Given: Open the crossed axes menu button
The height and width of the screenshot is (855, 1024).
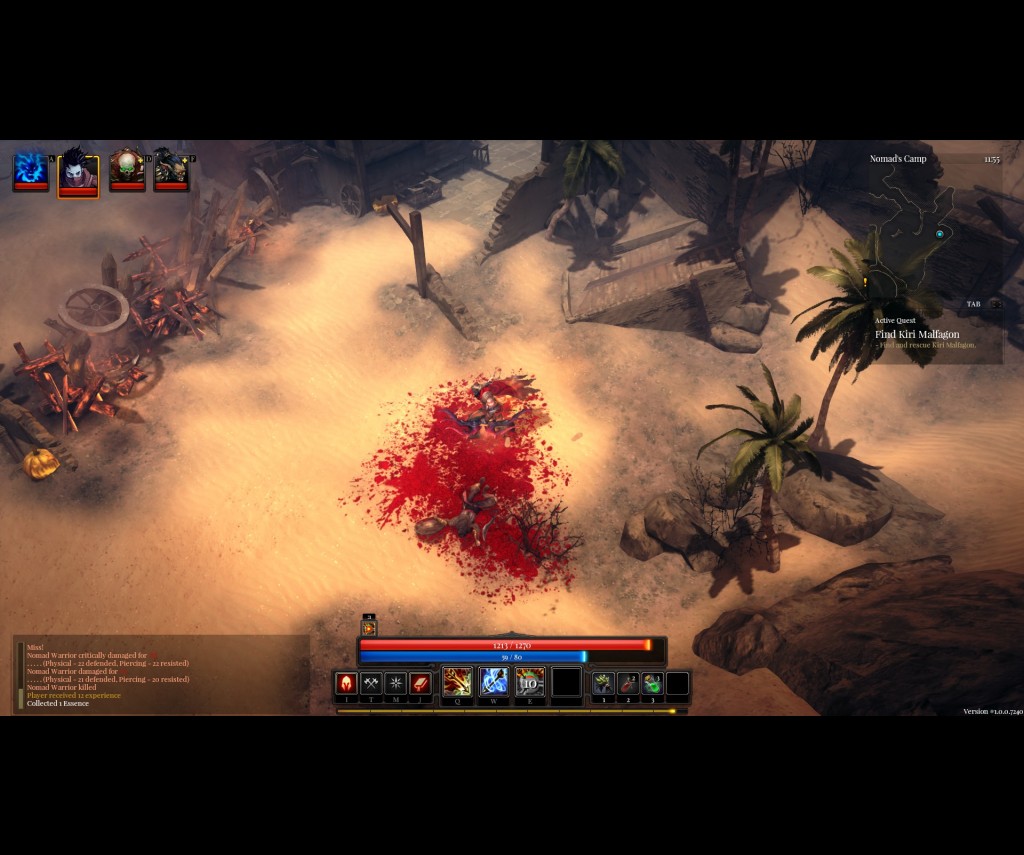Looking at the screenshot, I should [371, 683].
